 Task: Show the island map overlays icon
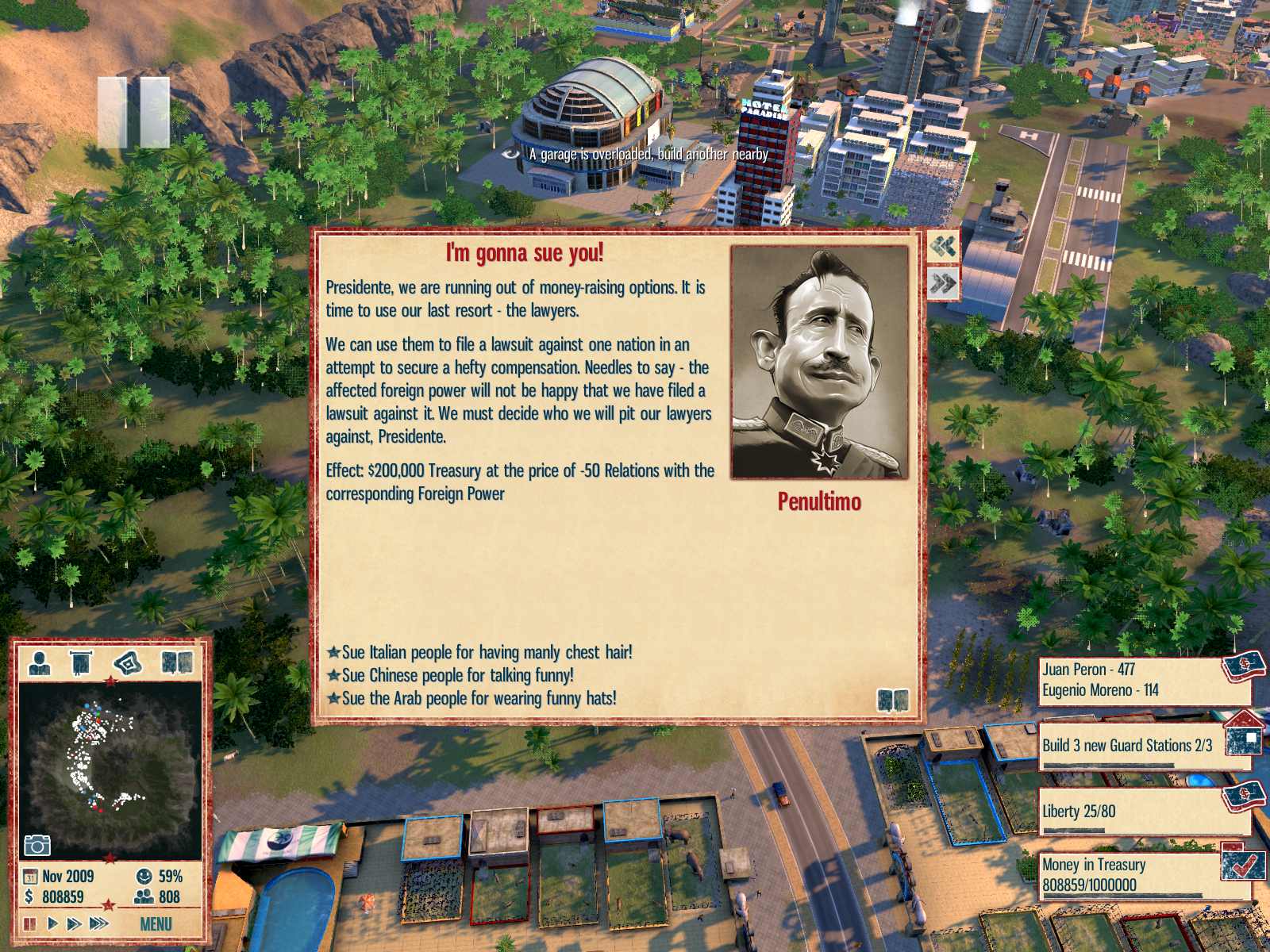[x=129, y=662]
